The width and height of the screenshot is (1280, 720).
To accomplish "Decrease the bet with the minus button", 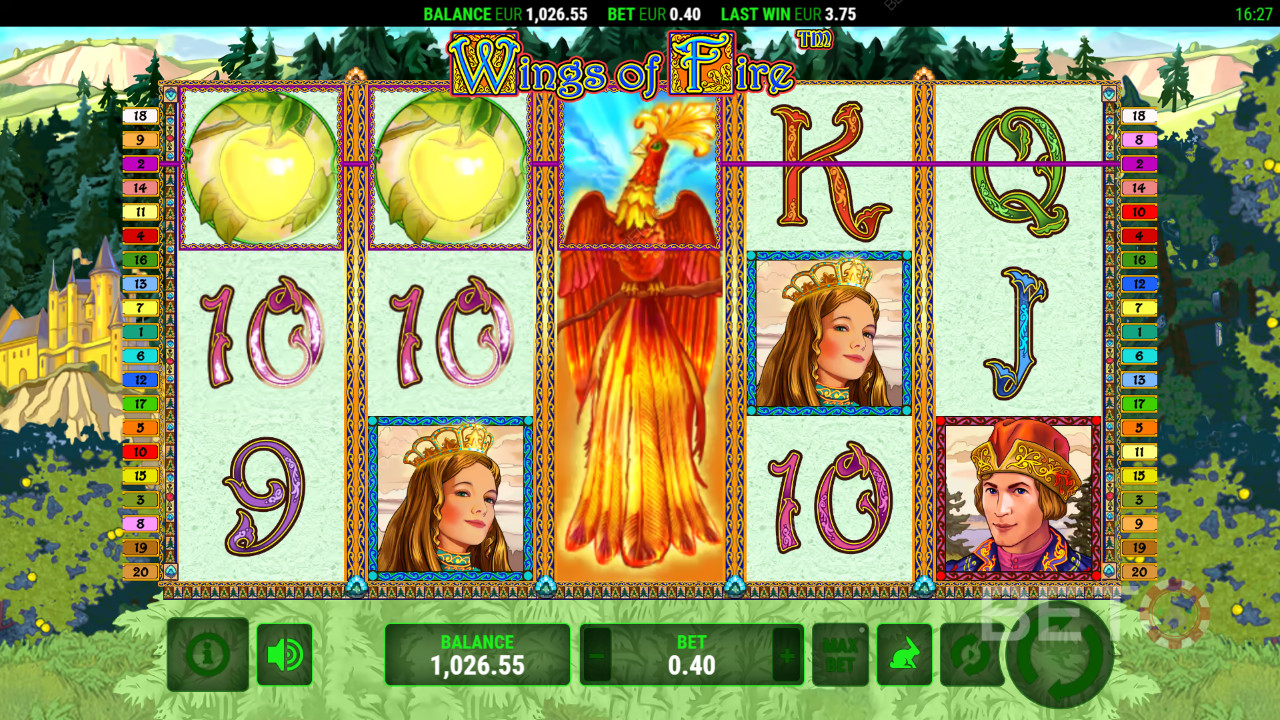I will tap(597, 656).
